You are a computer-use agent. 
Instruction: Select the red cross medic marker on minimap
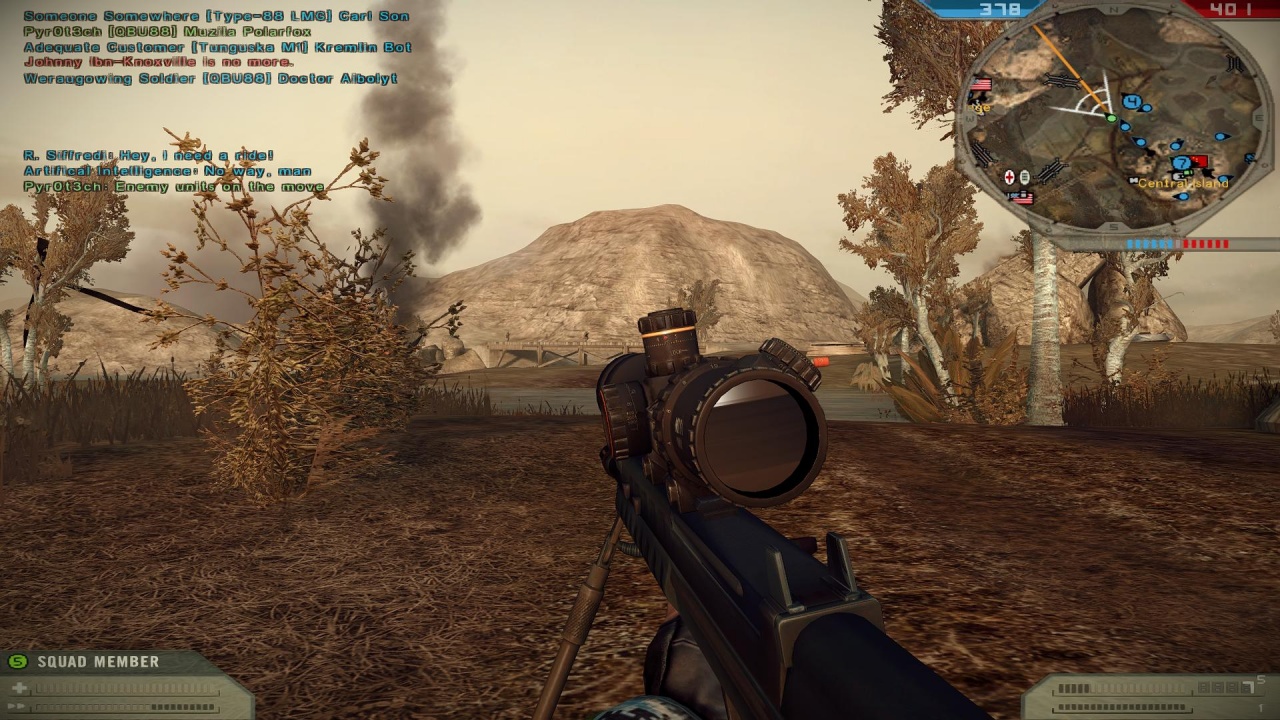pyautogui.click(x=1009, y=177)
